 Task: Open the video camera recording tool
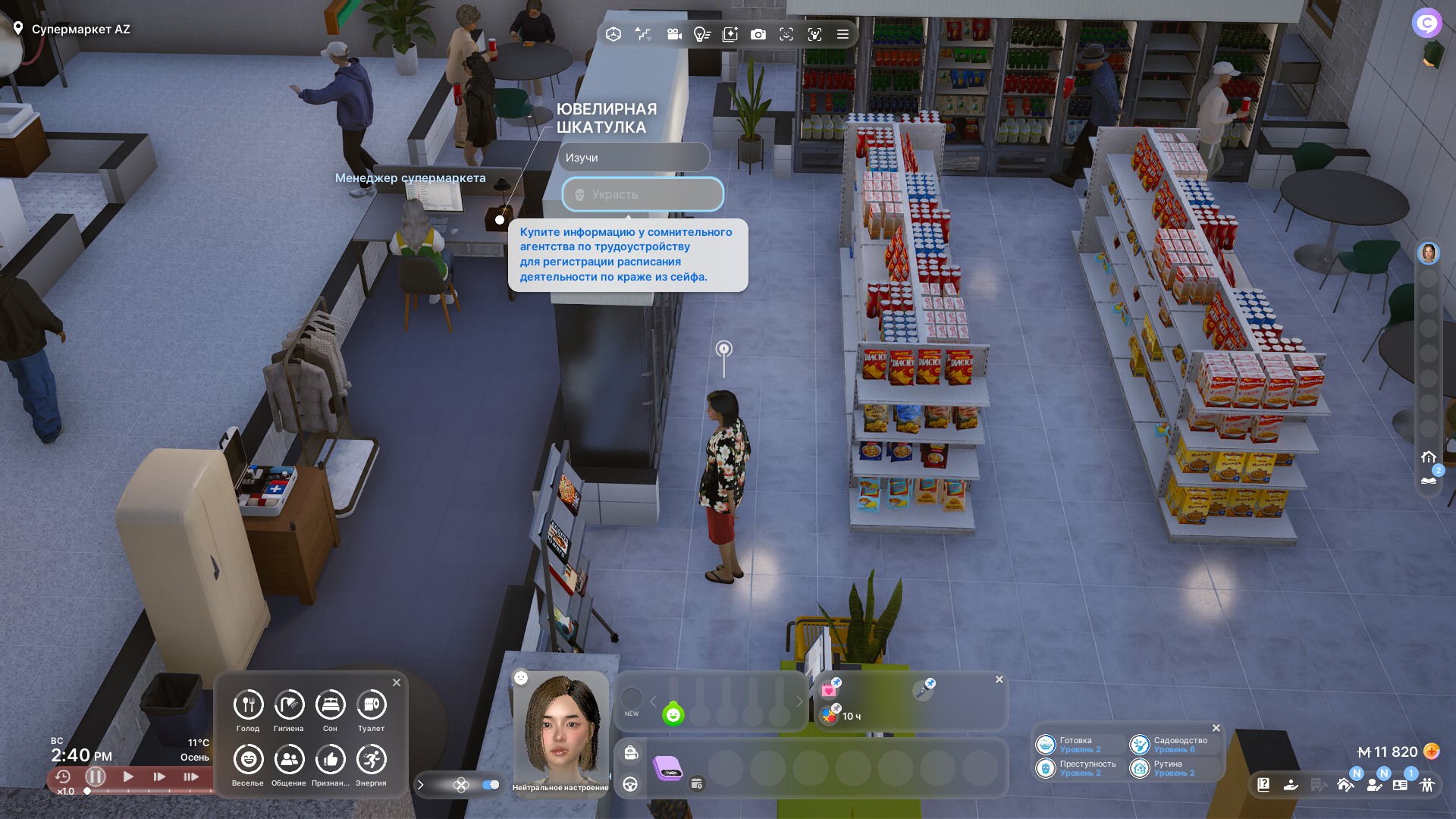coord(673,34)
